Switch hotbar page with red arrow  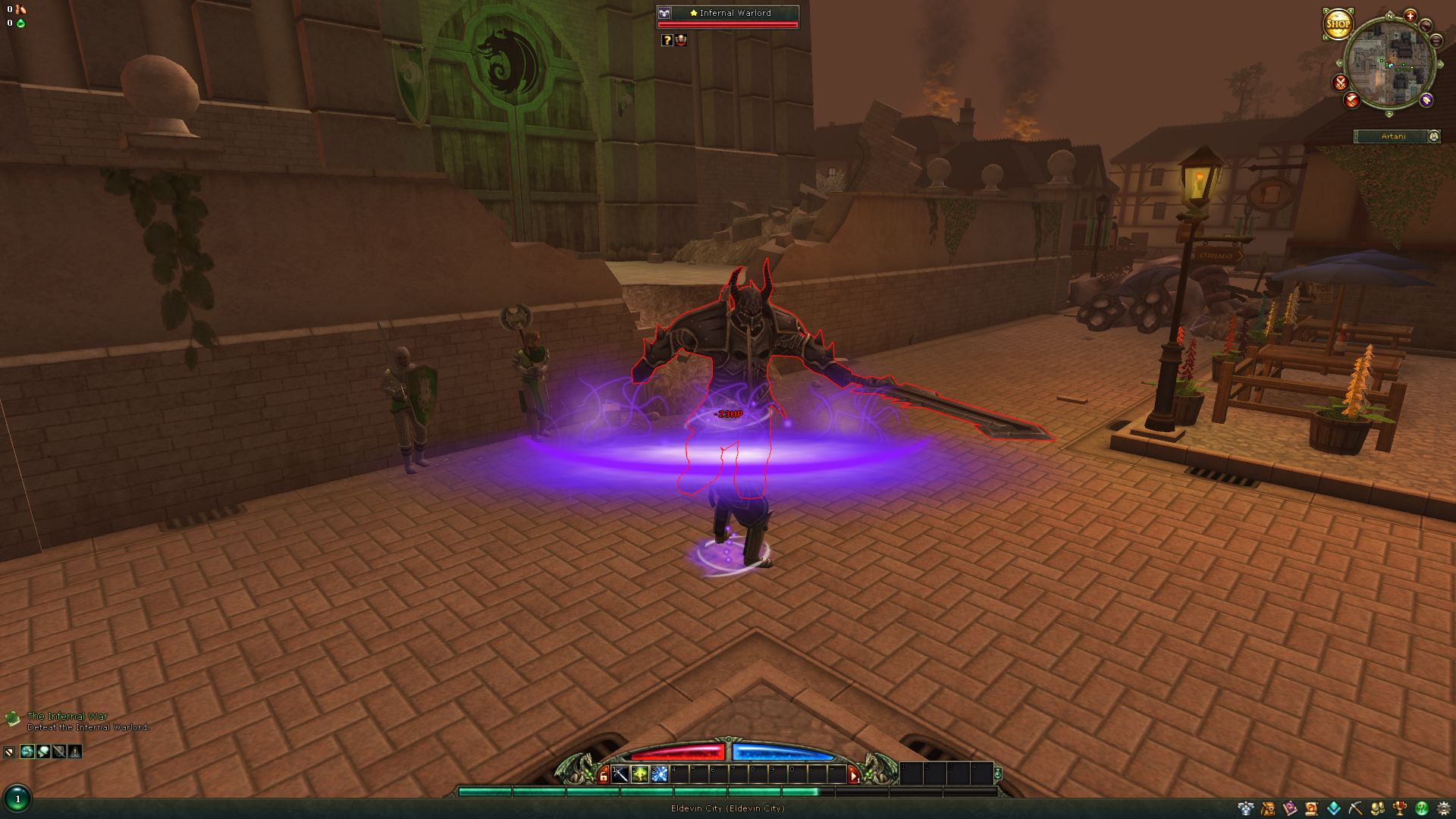click(x=854, y=775)
